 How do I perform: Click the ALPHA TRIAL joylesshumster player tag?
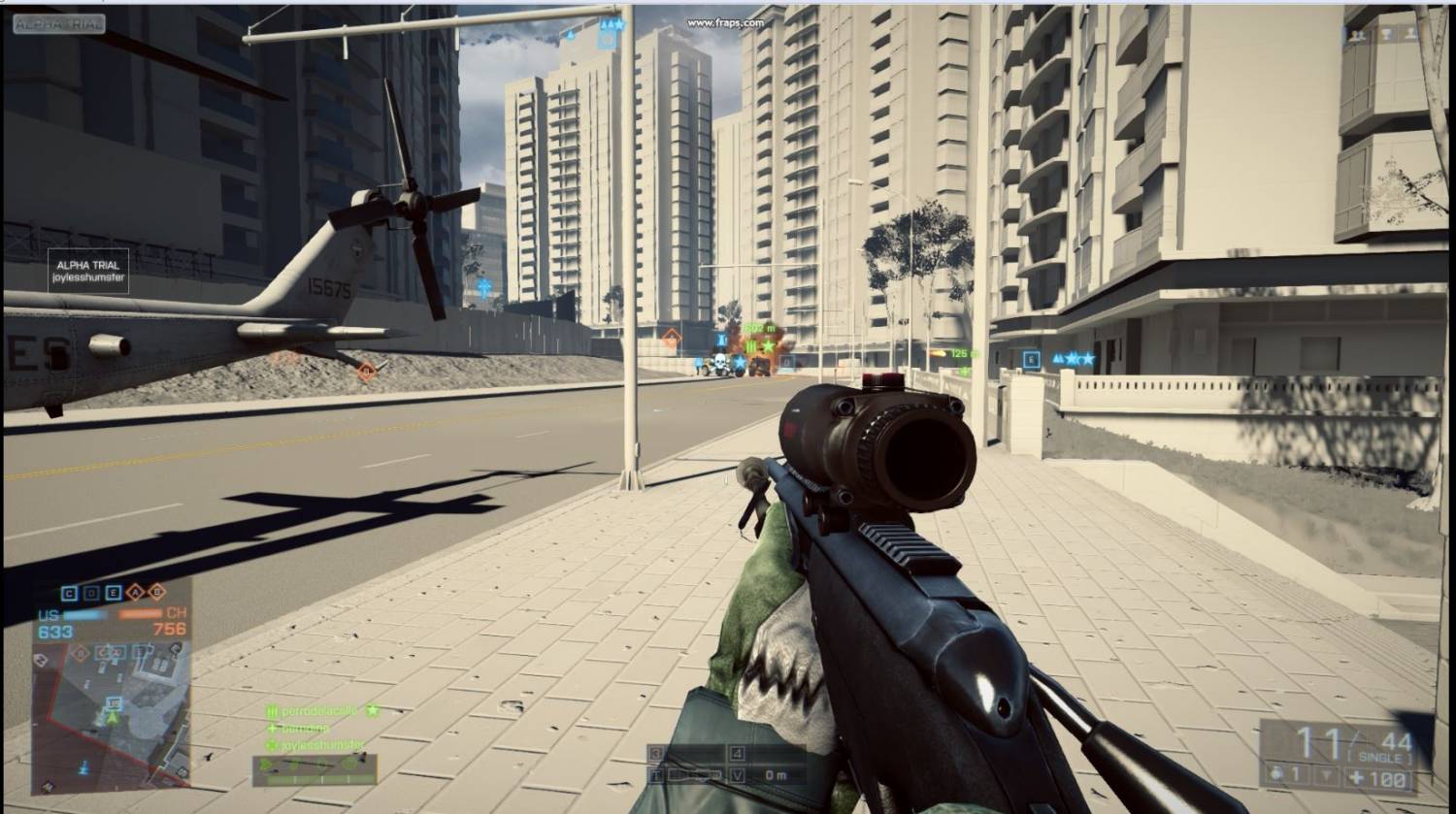[x=88, y=271]
